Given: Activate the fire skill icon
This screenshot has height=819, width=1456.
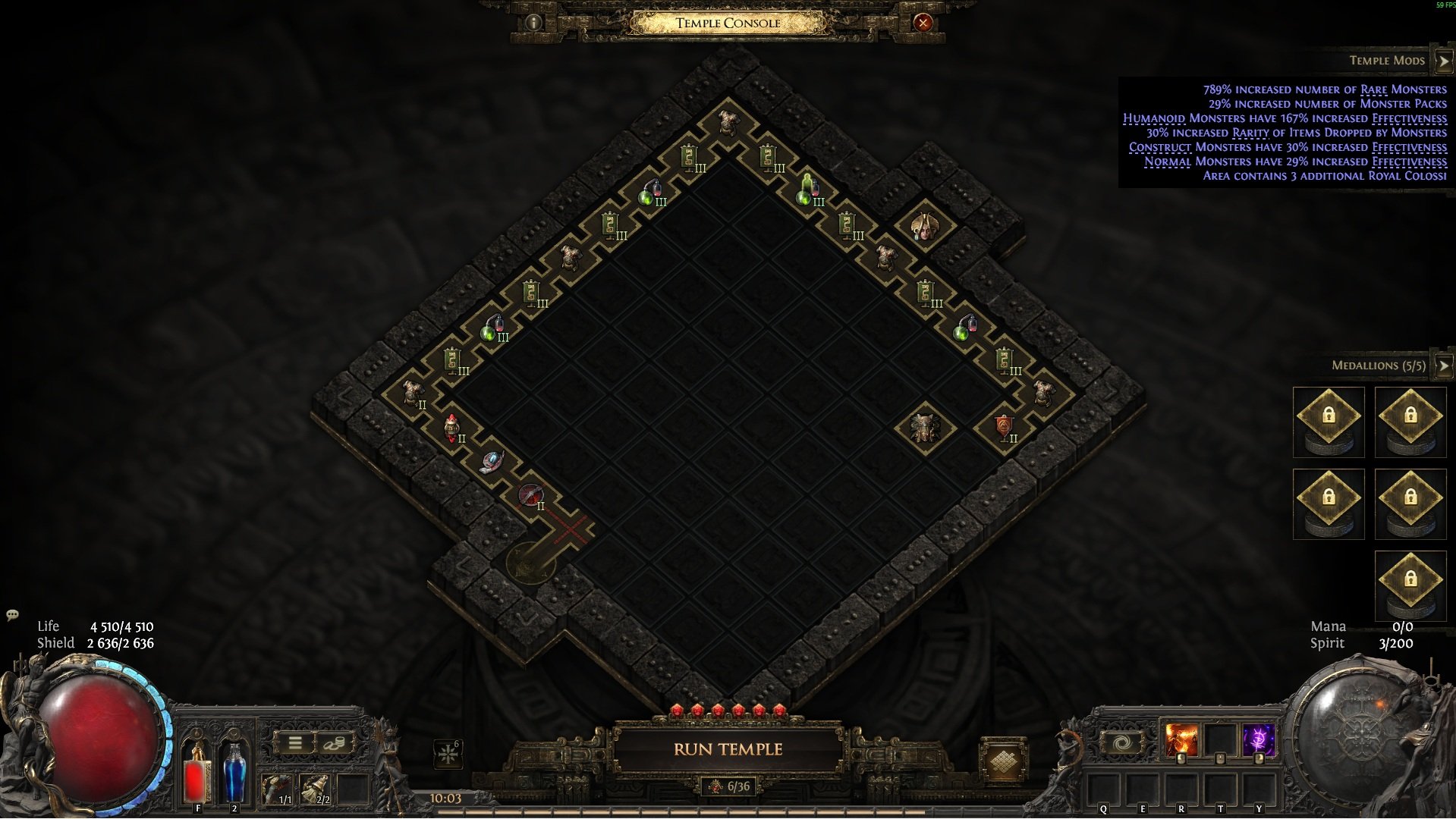Looking at the screenshot, I should [1181, 740].
